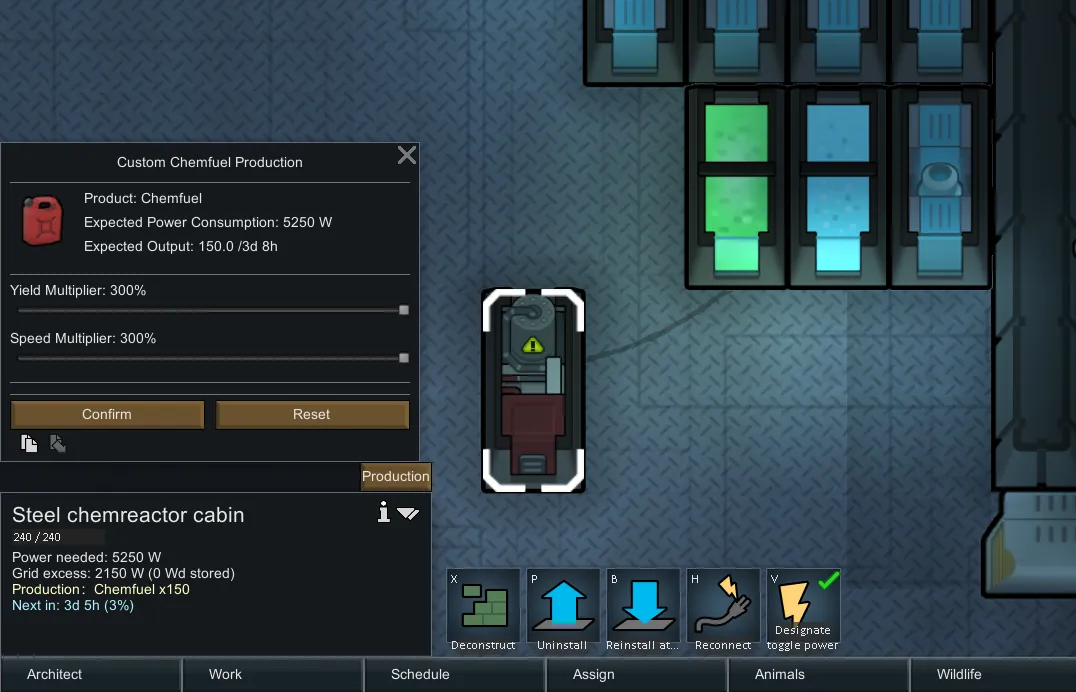The height and width of the screenshot is (692, 1076).
Task: Open the chemreactor info card
Action: click(x=383, y=513)
